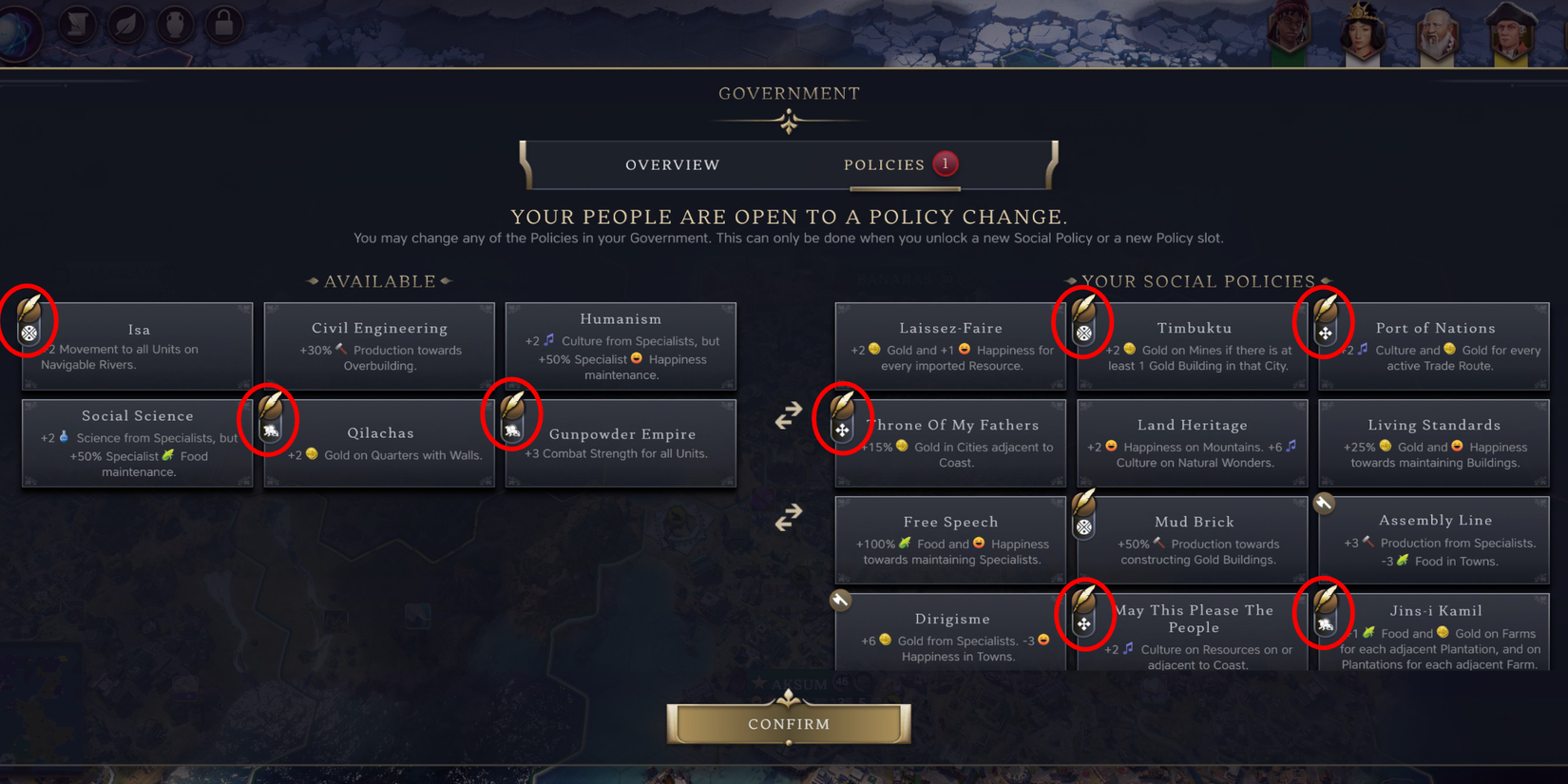1568x784 pixels.
Task: Open the Policies tab
Action: [886, 164]
